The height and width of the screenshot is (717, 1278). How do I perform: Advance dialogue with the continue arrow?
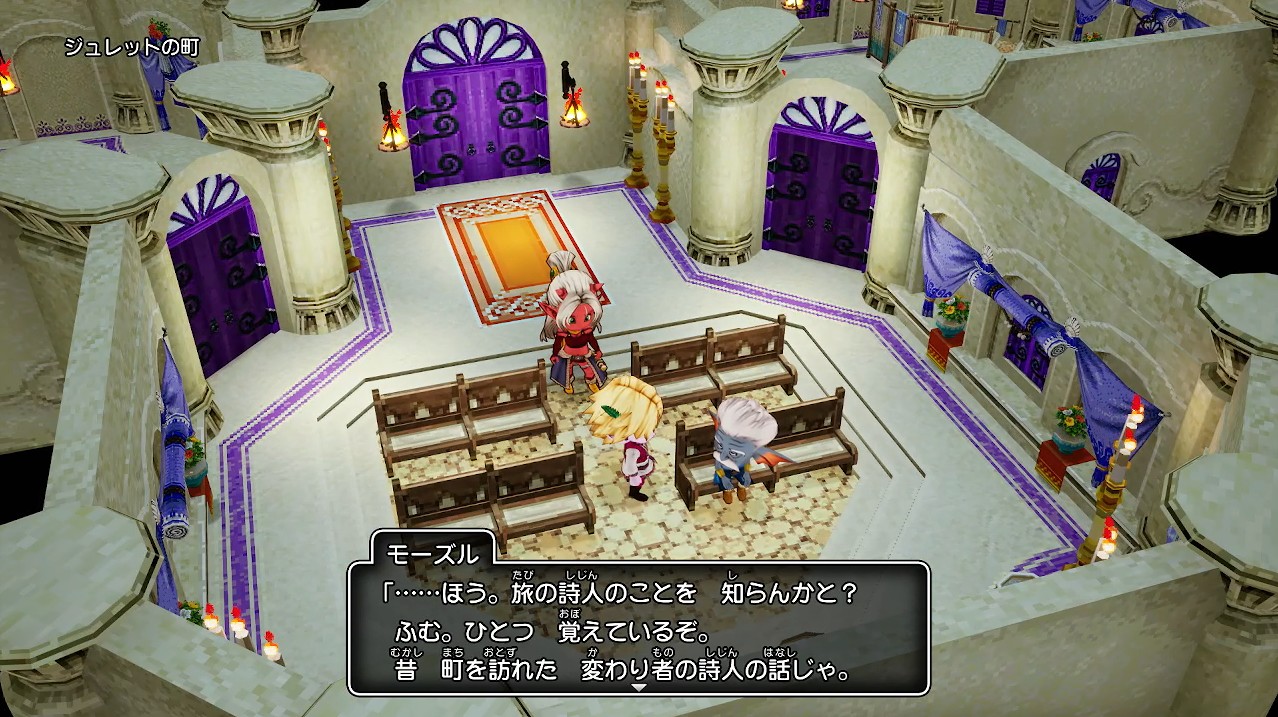coord(639,687)
